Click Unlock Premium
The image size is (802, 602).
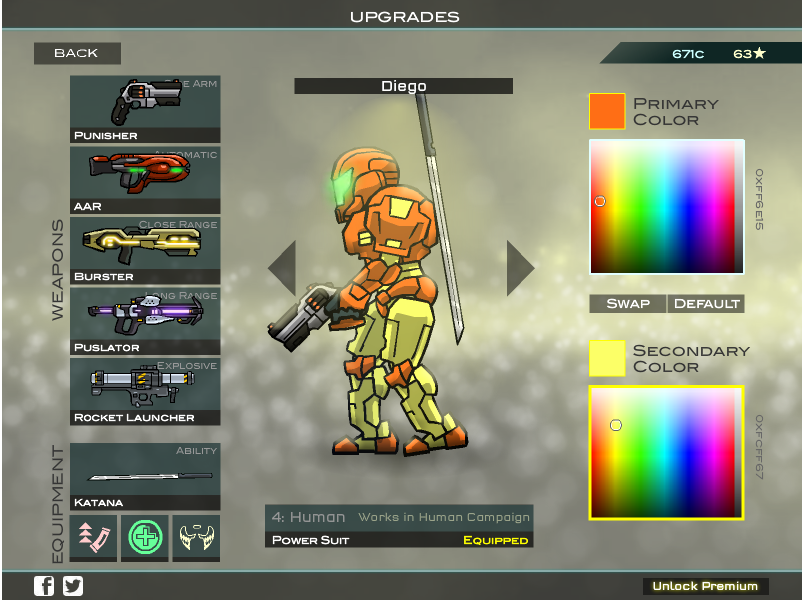706,586
